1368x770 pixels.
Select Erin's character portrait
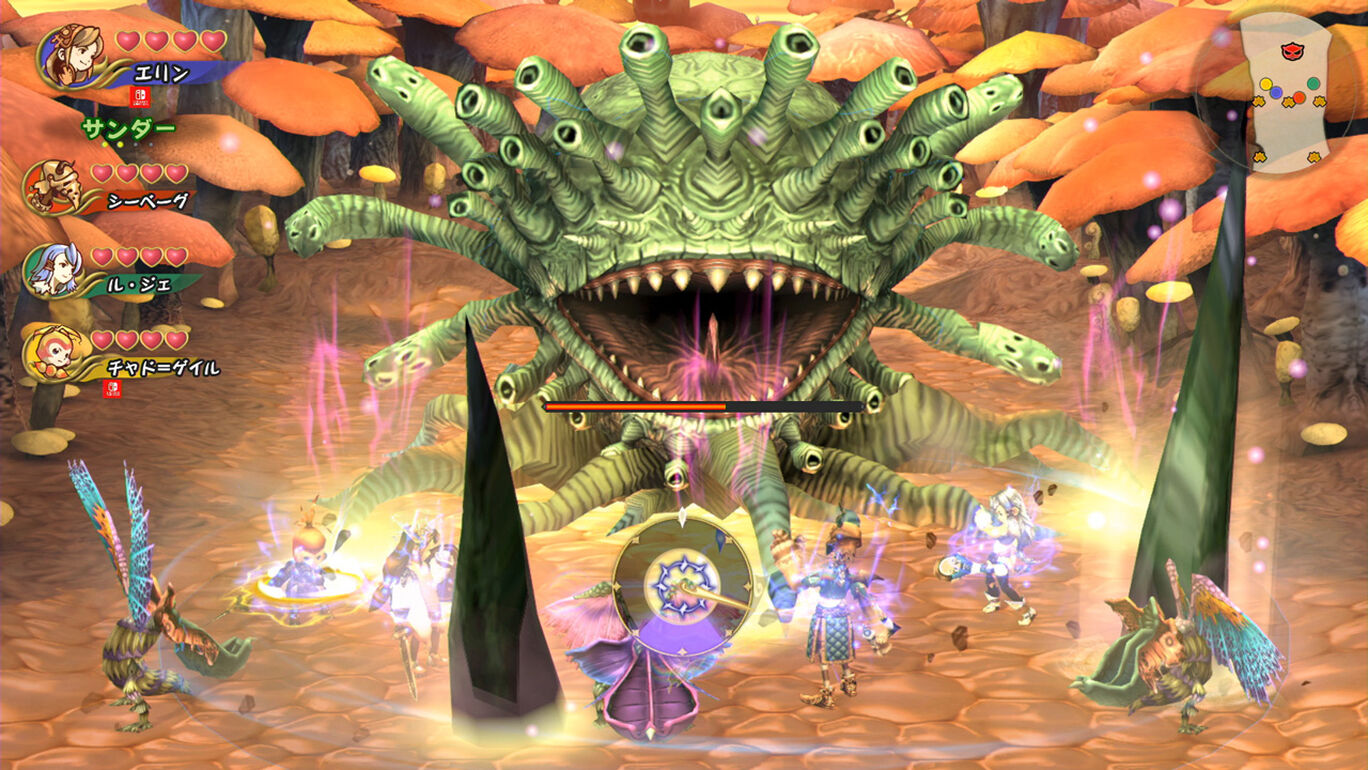tap(73, 56)
